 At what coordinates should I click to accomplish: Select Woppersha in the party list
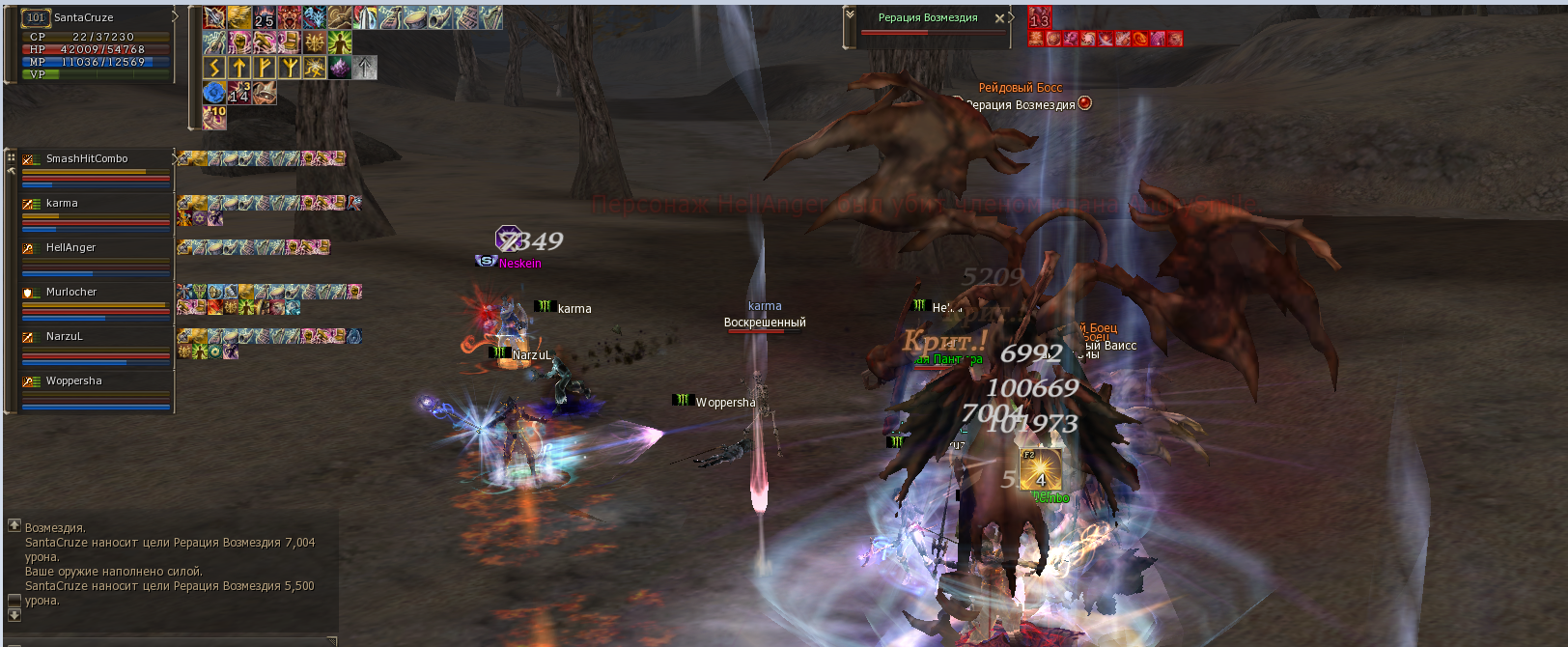[74, 381]
